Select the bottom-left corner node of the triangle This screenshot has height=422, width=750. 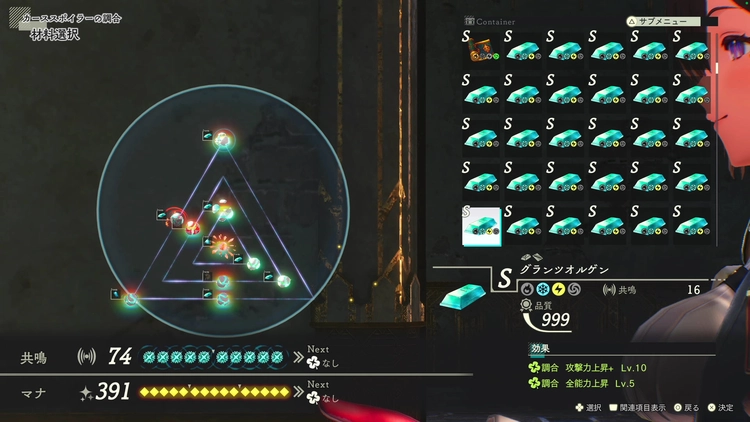point(131,299)
